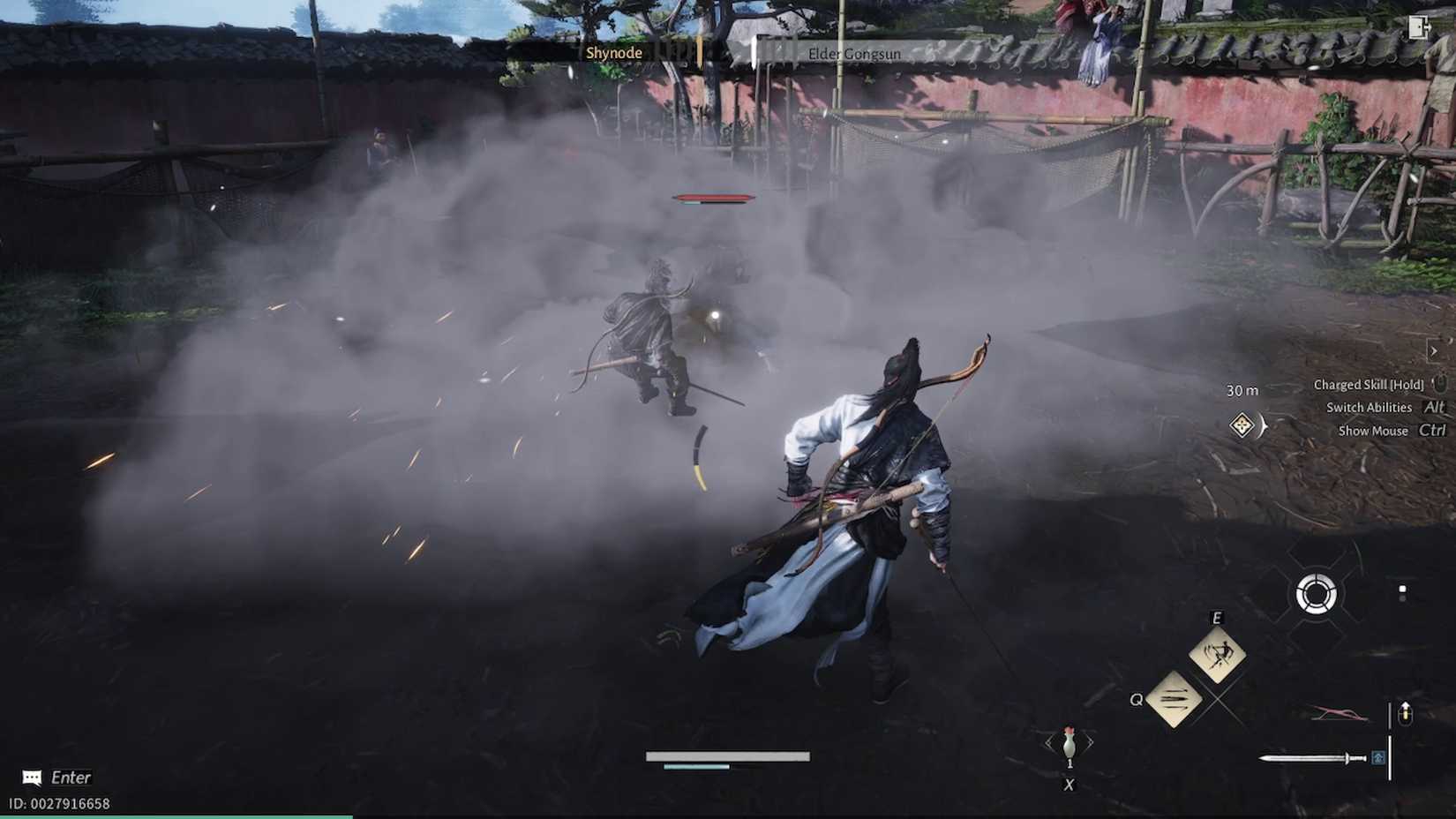This screenshot has width=1456, height=819.
Task: Click the blue upgrade arrow beside the sword
Action: pos(1378,757)
